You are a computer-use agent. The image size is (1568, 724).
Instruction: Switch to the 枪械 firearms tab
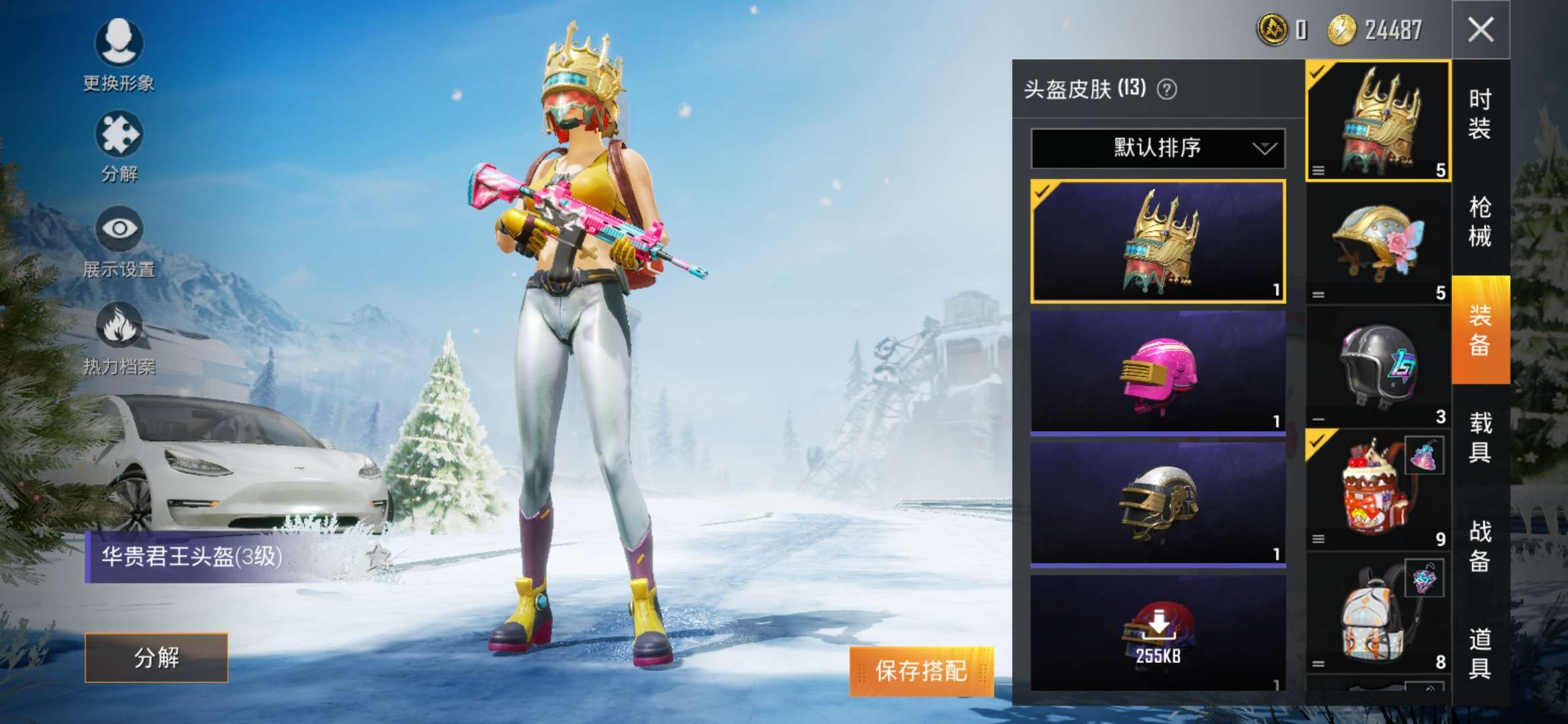1480,221
